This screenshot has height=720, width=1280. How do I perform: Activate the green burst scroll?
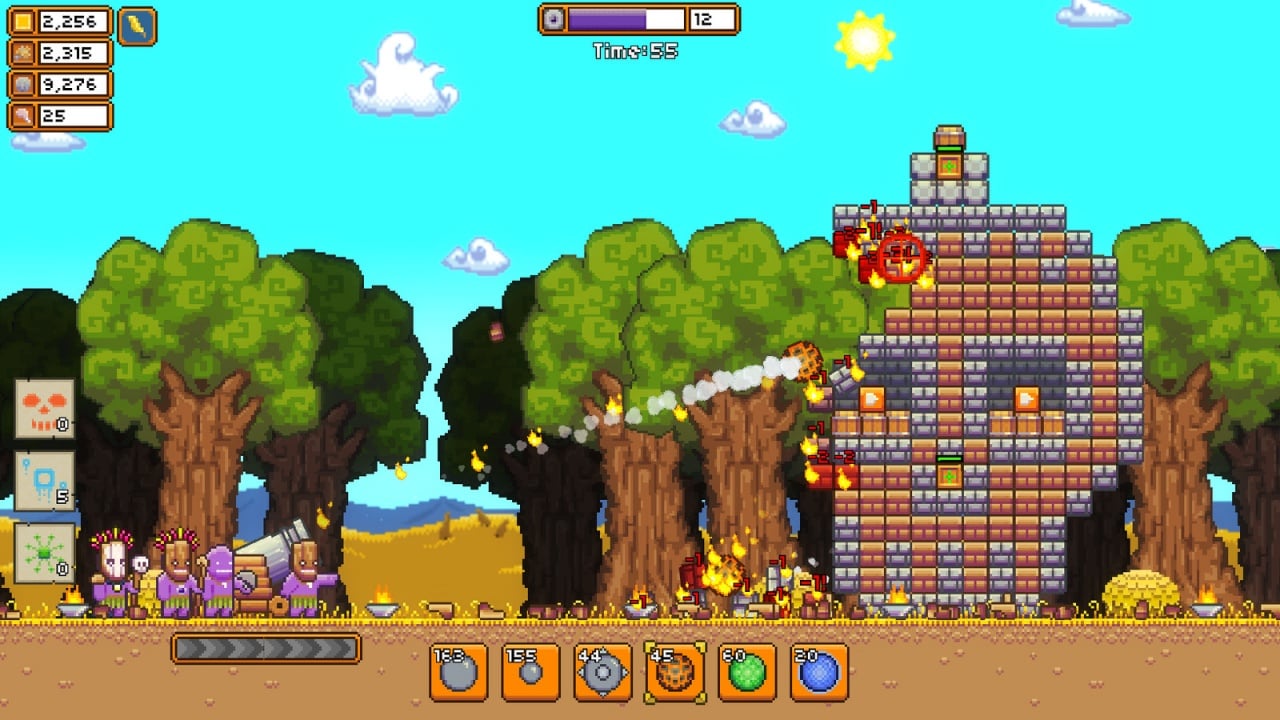point(45,553)
